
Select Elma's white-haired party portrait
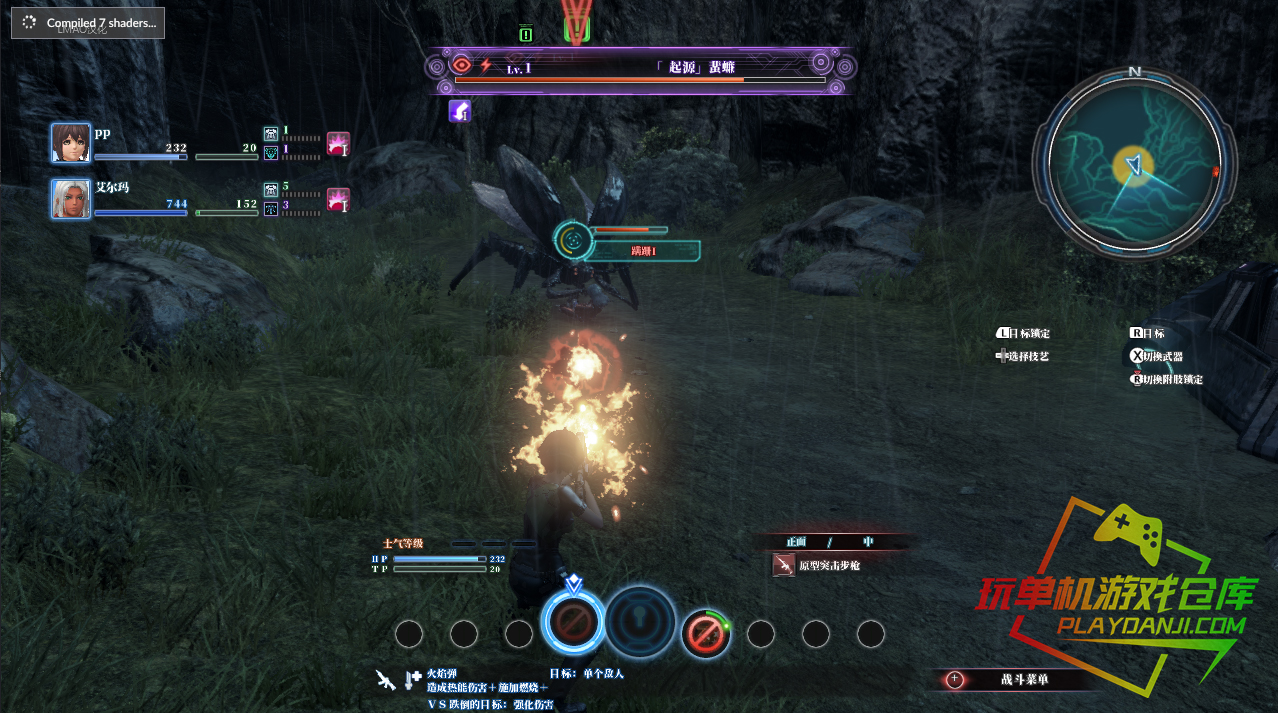pyautogui.click(x=71, y=198)
